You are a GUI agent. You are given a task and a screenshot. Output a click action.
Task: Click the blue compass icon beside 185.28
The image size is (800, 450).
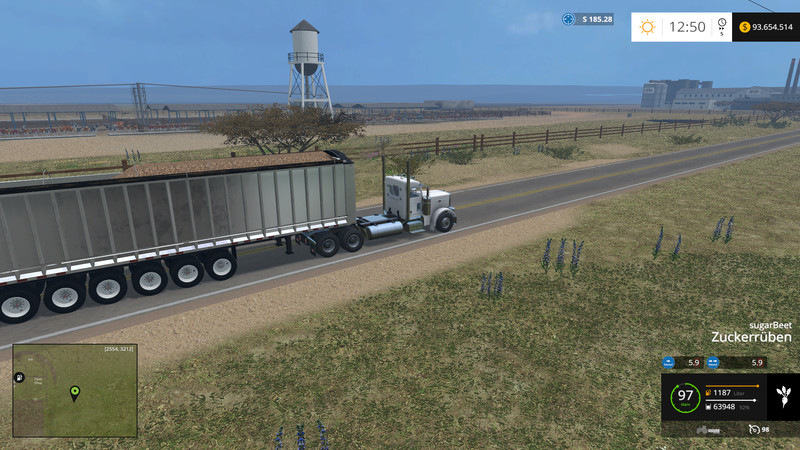tap(569, 19)
